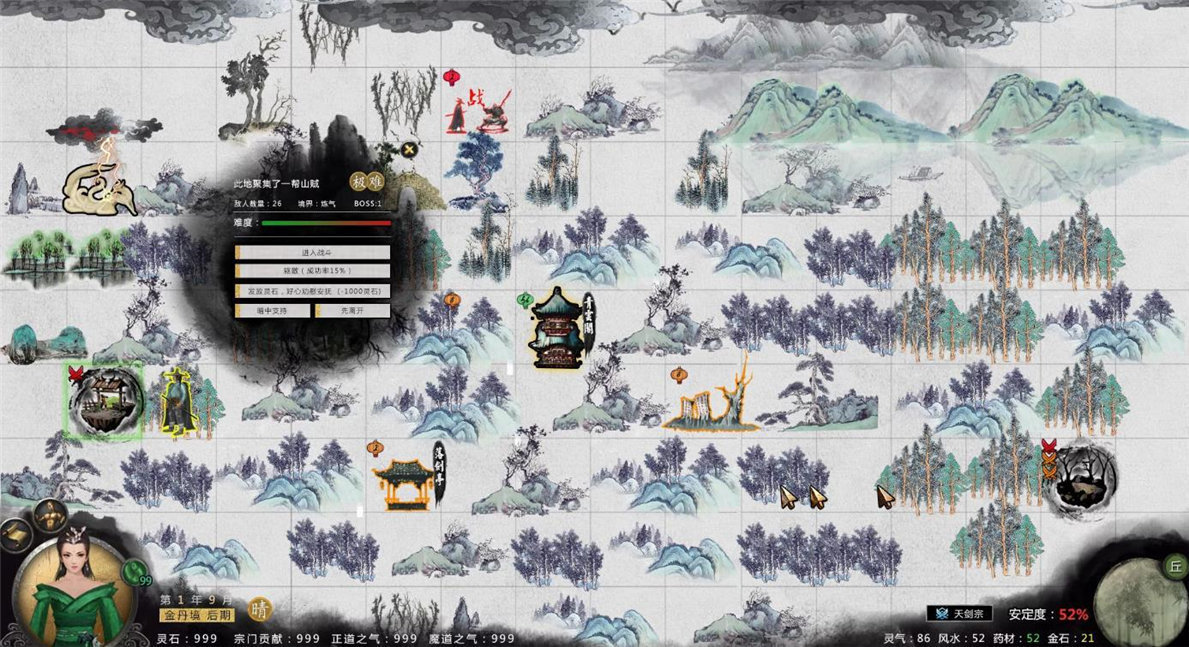Click the green 丘 terrain badge
Screen dimensions: 1189x647
[1174, 567]
